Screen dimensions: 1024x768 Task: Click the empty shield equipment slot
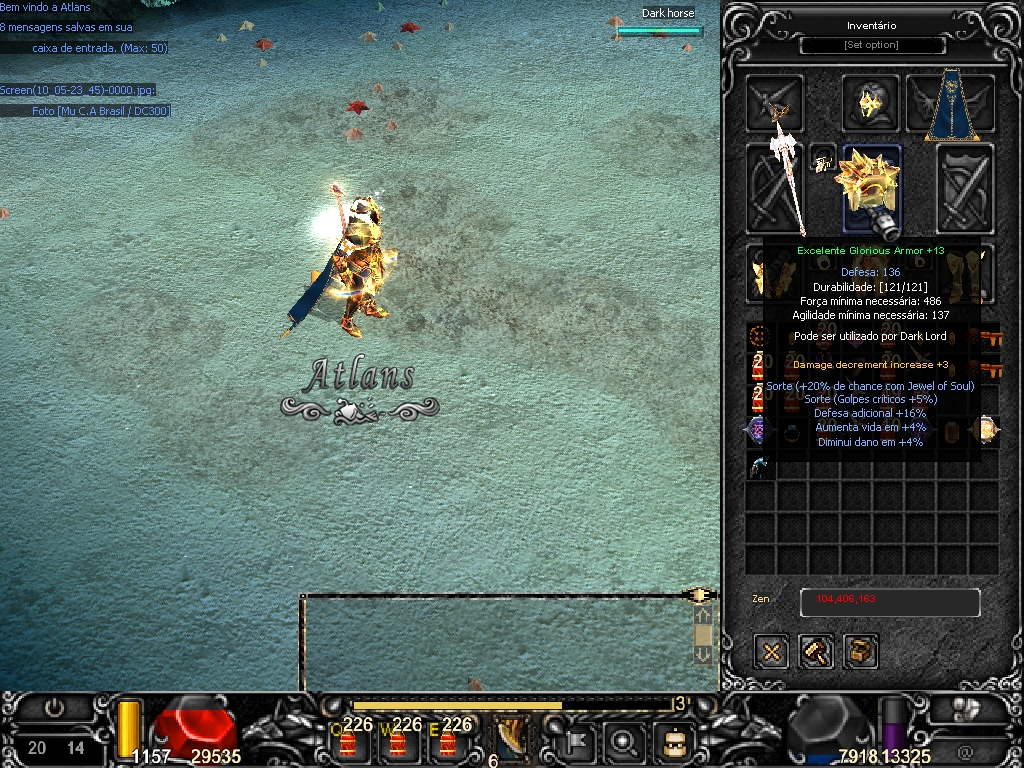(965, 188)
